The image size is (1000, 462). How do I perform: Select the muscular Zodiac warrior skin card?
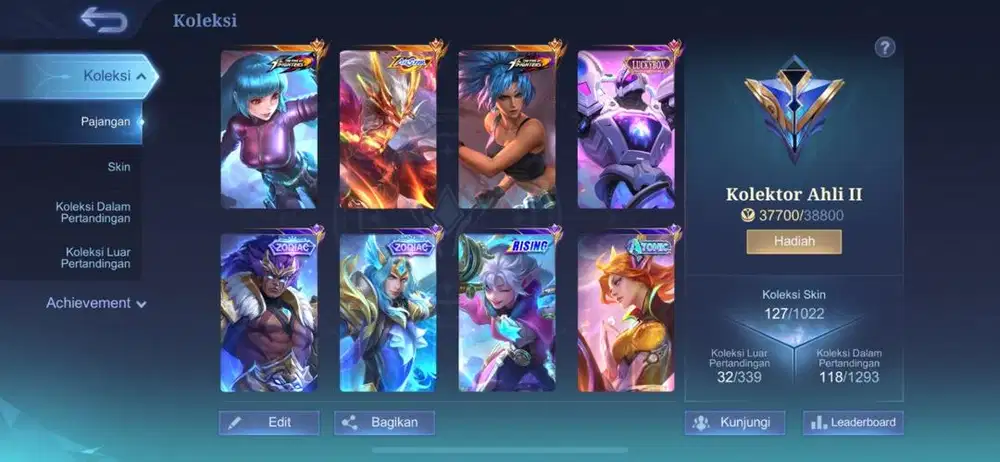[x=268, y=312]
